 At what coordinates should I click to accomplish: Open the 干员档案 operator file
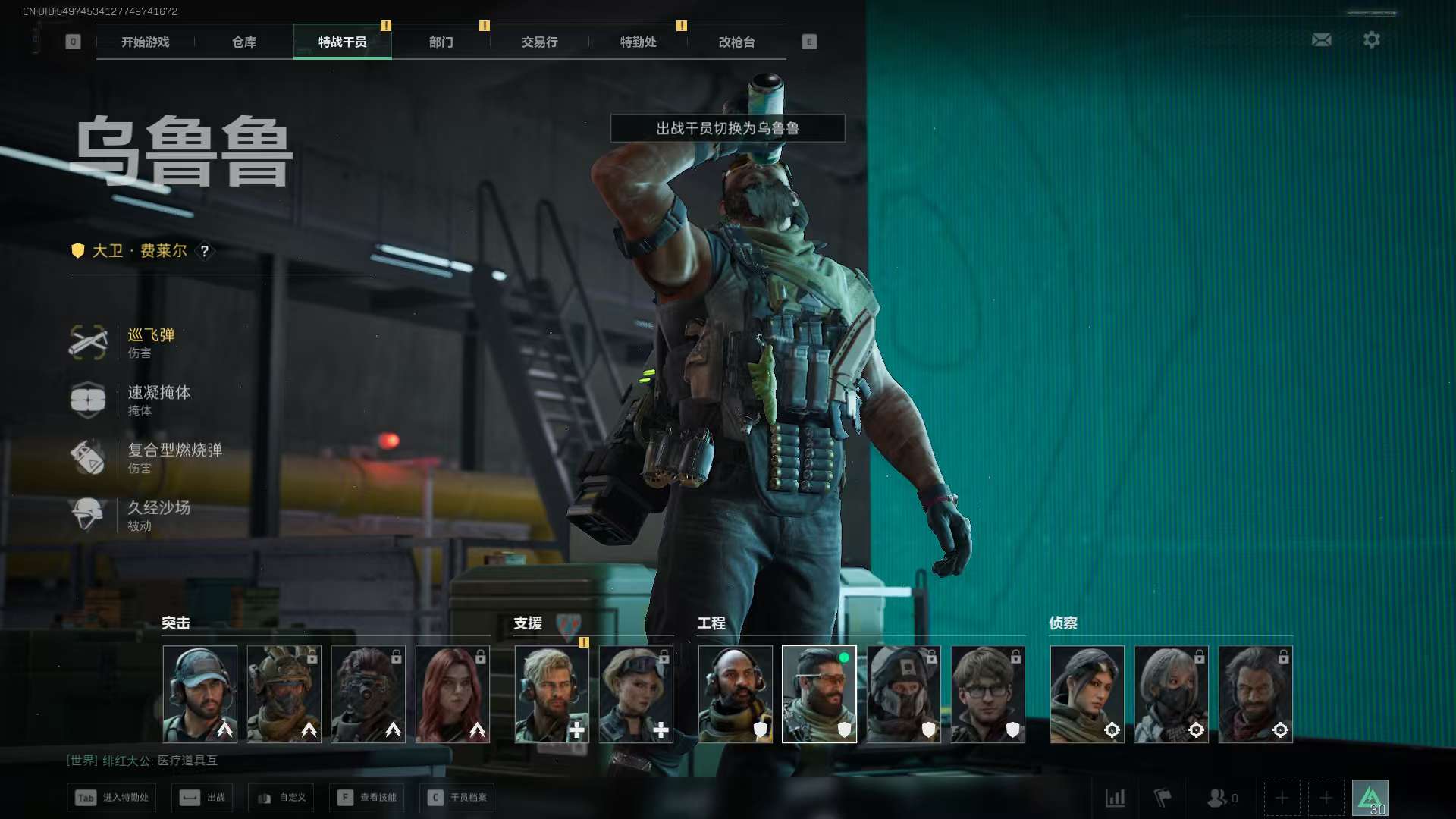tap(457, 798)
